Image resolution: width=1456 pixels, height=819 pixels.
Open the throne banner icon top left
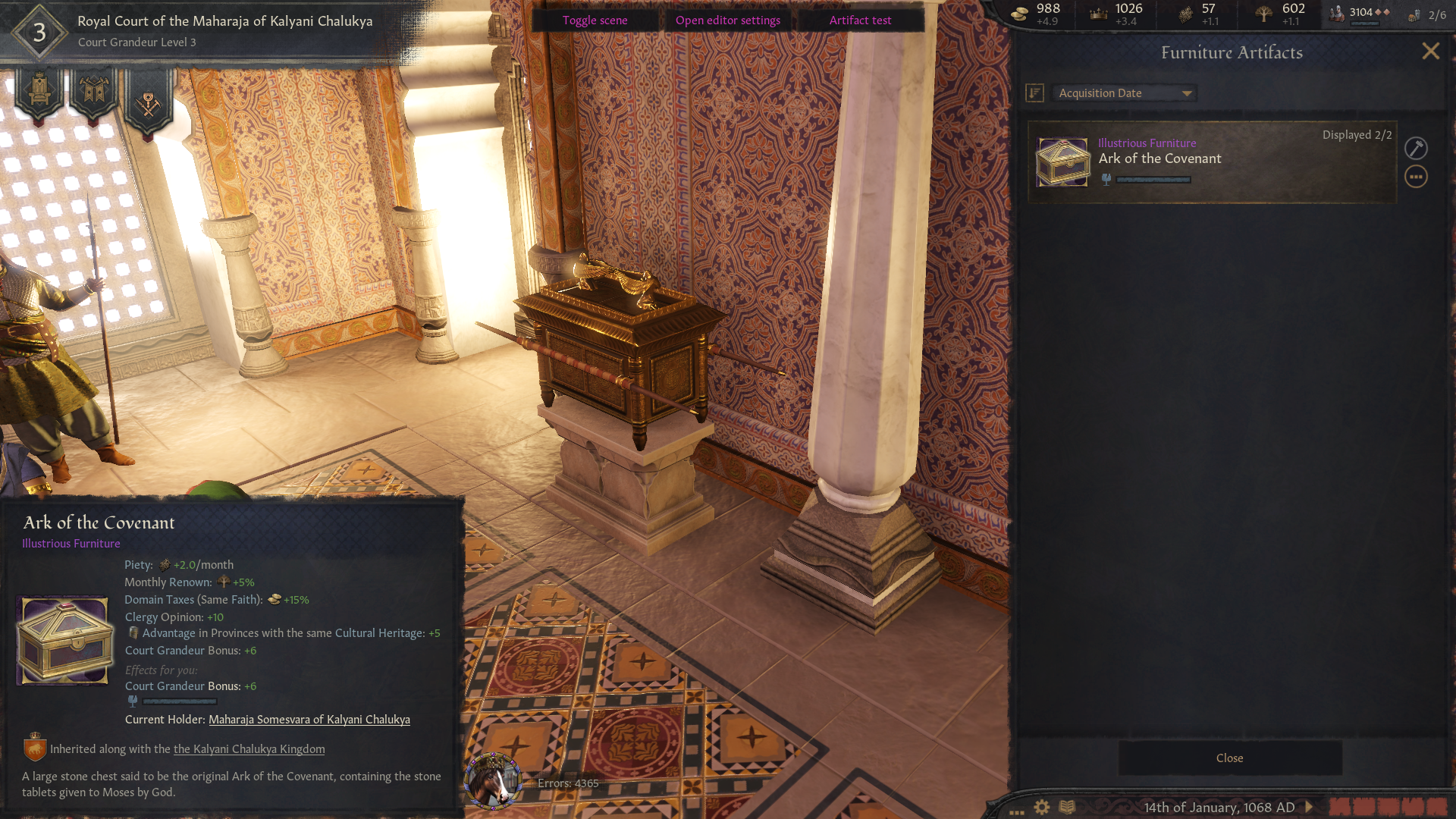[x=39, y=89]
